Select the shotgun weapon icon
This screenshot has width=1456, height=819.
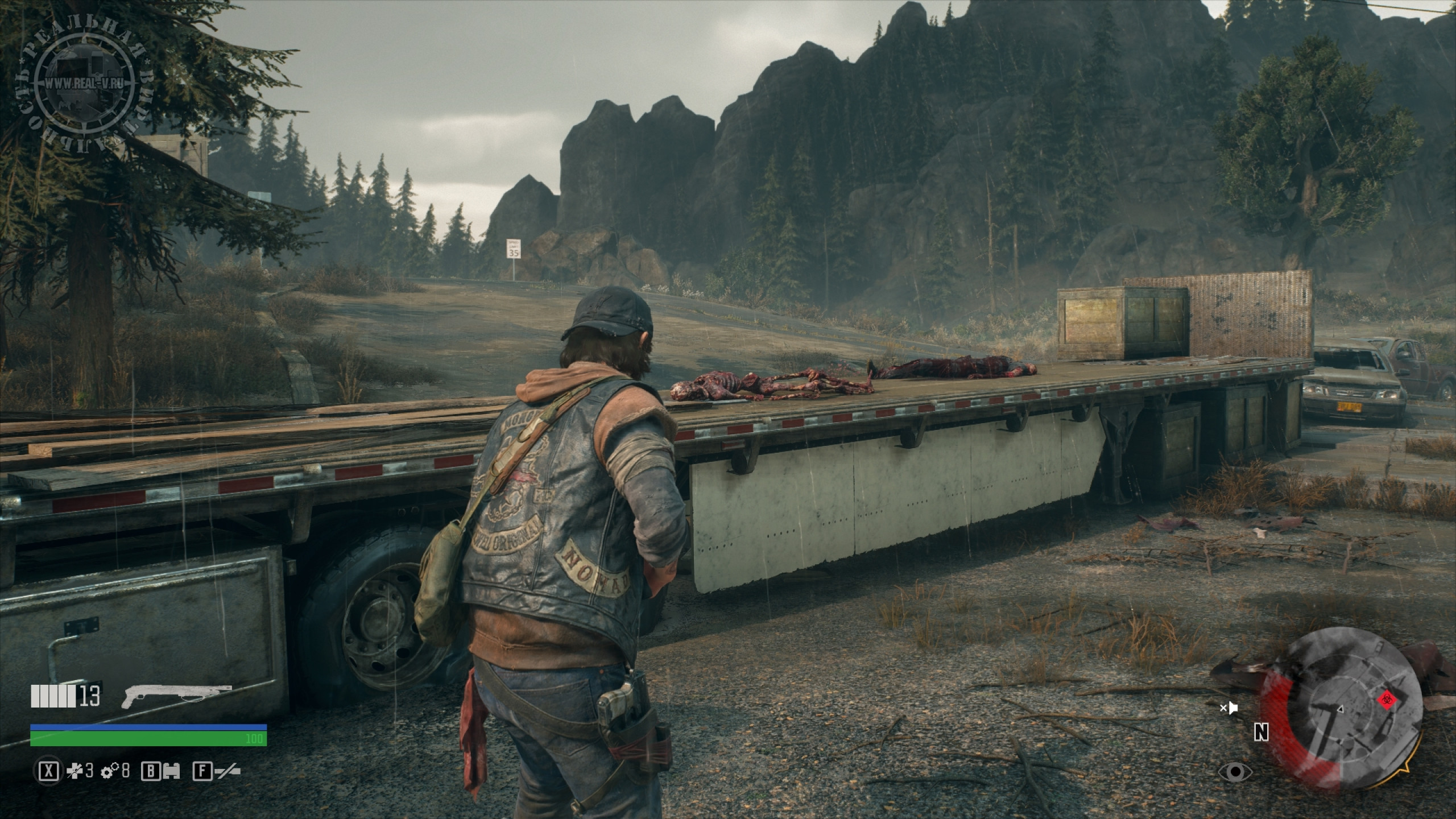176,696
